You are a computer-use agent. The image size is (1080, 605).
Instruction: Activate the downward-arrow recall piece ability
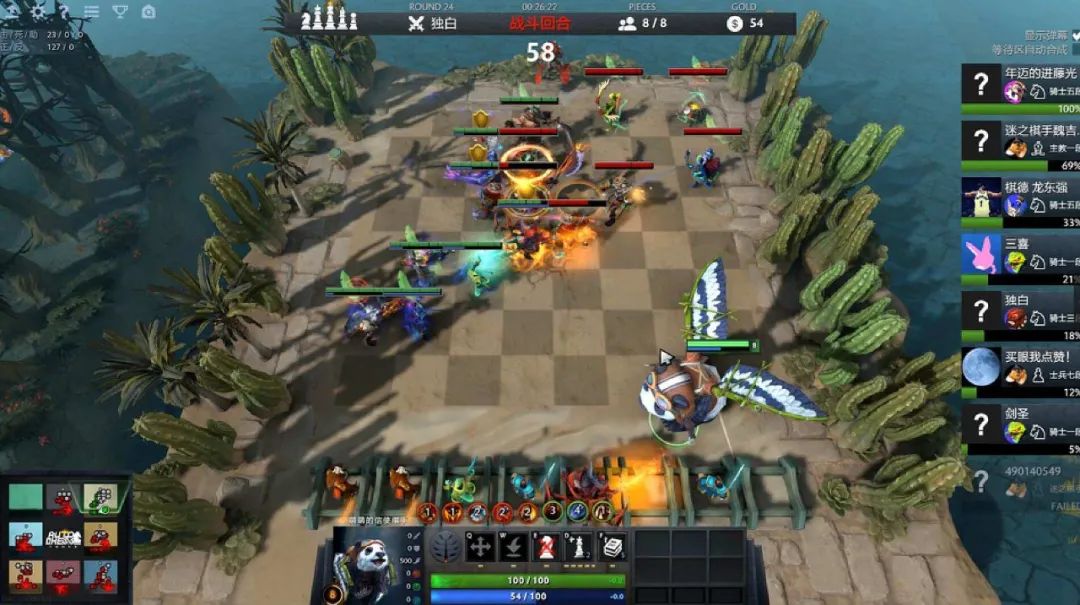click(x=514, y=546)
